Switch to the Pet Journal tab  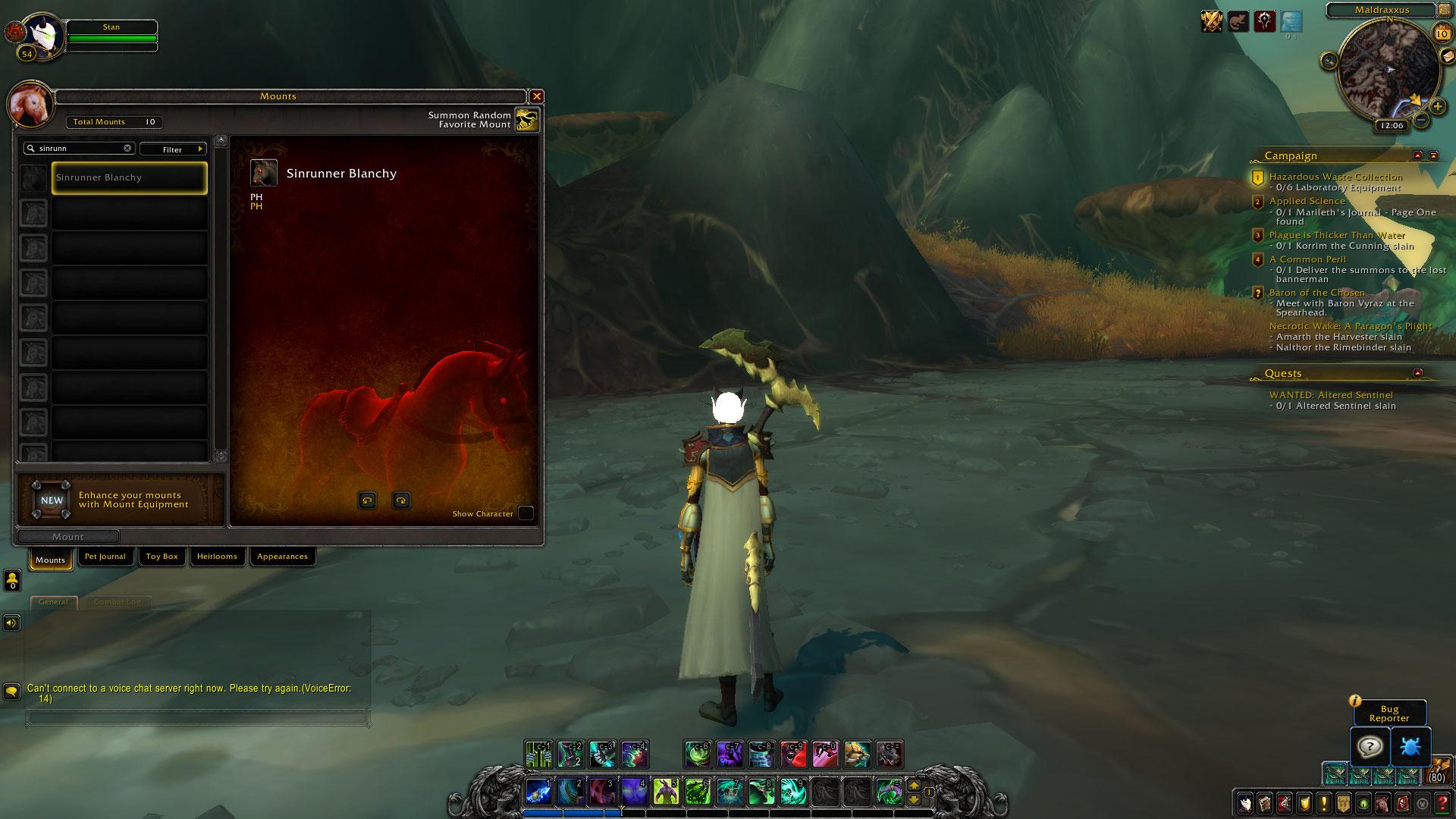click(x=105, y=557)
